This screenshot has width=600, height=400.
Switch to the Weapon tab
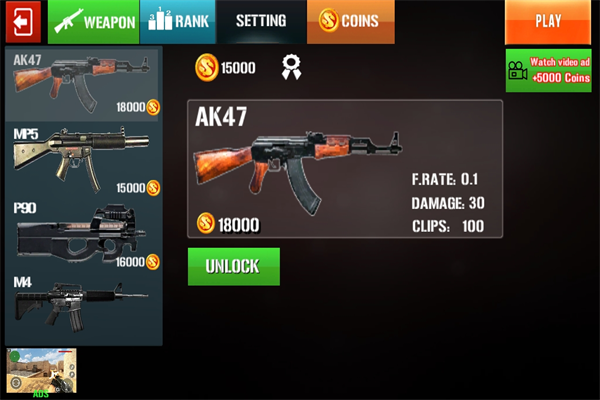(x=93, y=21)
